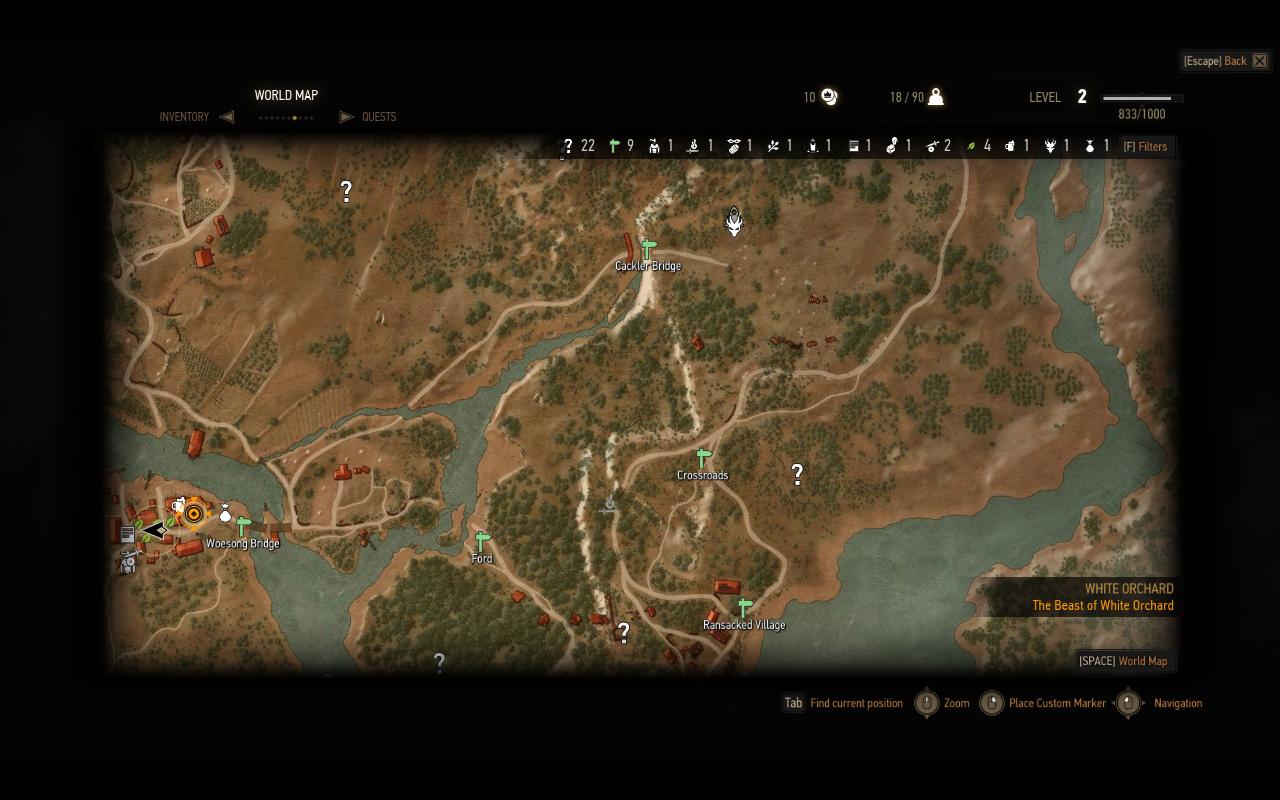Select the Woesong Bridge signpost marker
Screen dimensions: 1280x800
pyautogui.click(x=242, y=526)
